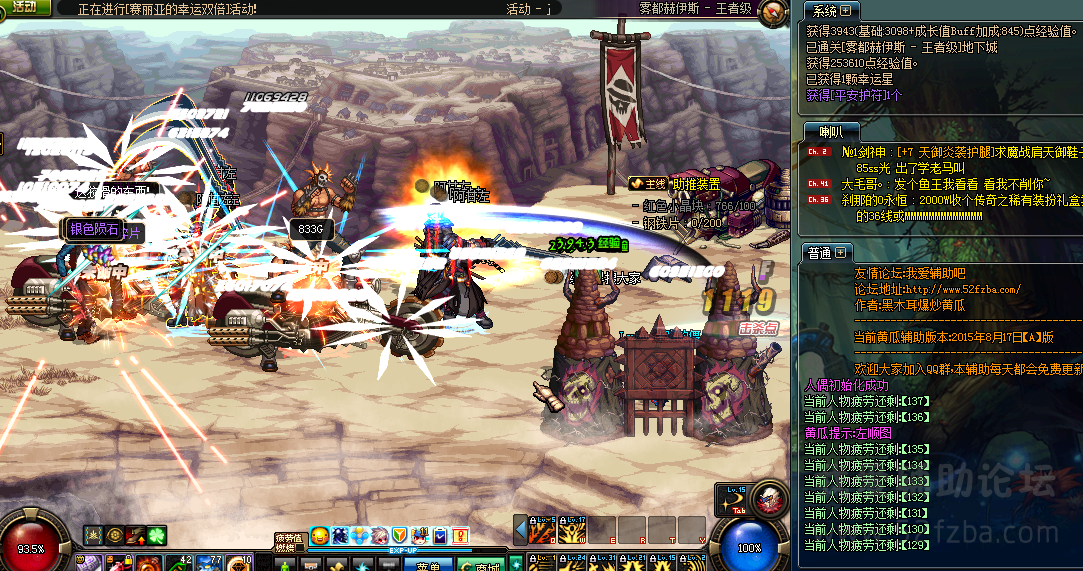
Task: Click the yellow smiley face icon
Action: point(320,536)
